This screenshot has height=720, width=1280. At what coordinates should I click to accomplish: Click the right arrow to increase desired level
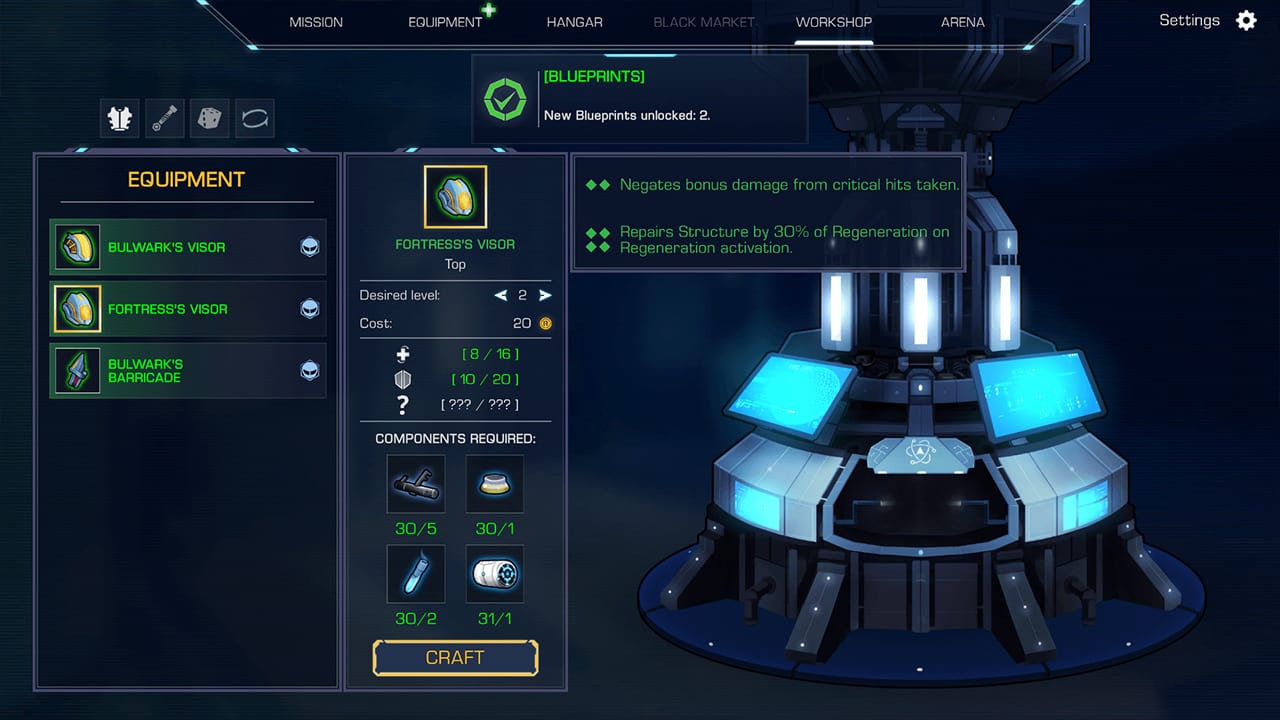[x=544, y=295]
